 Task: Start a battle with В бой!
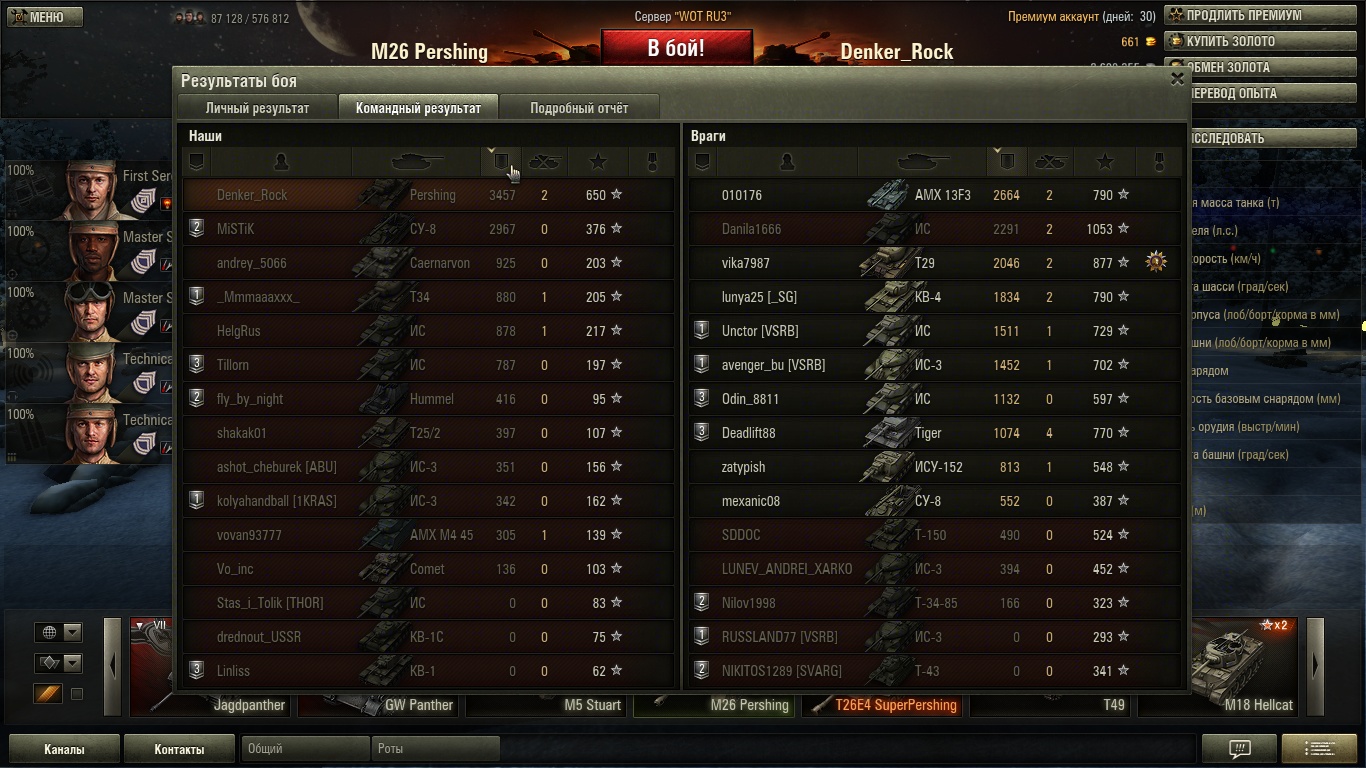click(x=676, y=48)
